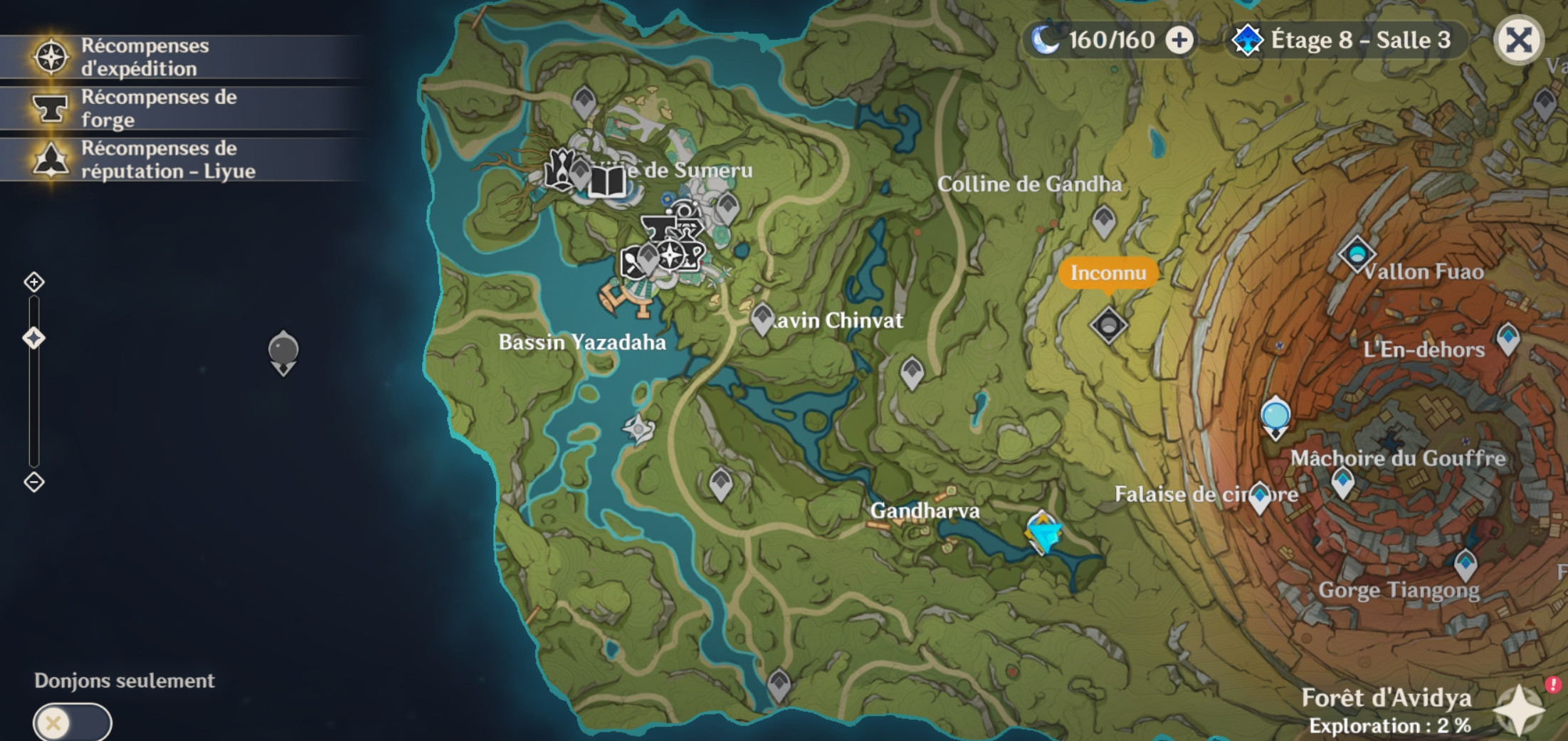Select the teleport waypoint at Vallon Fuao

(x=1357, y=253)
